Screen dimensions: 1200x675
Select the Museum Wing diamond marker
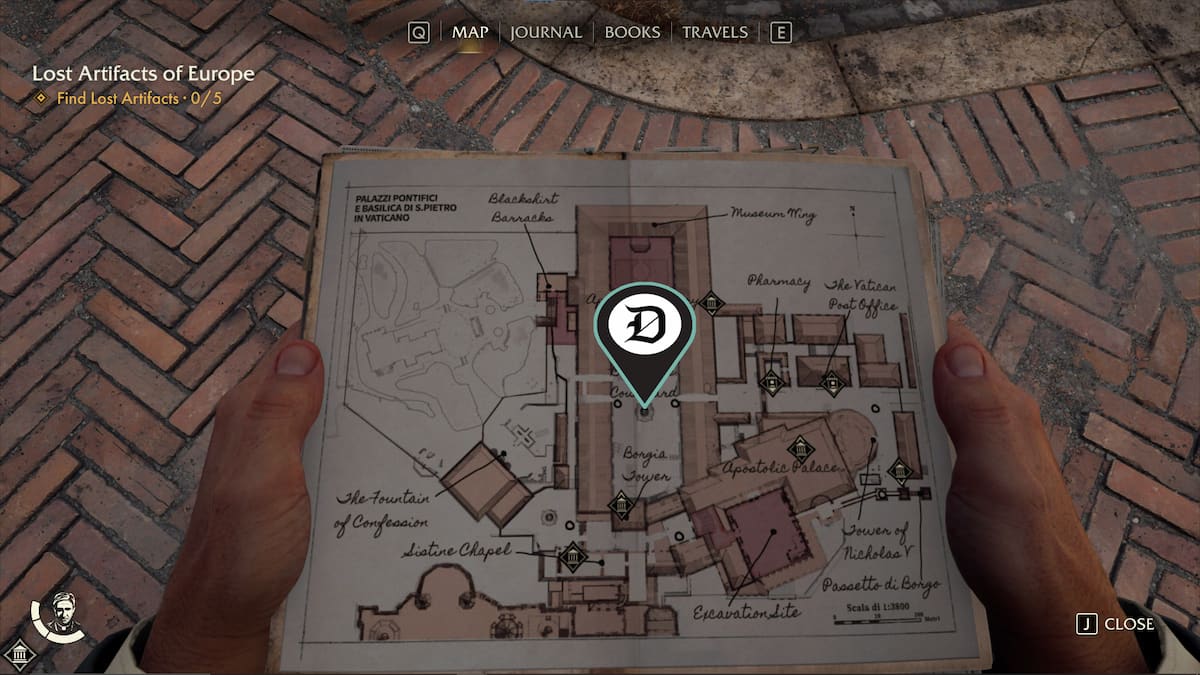(x=711, y=302)
